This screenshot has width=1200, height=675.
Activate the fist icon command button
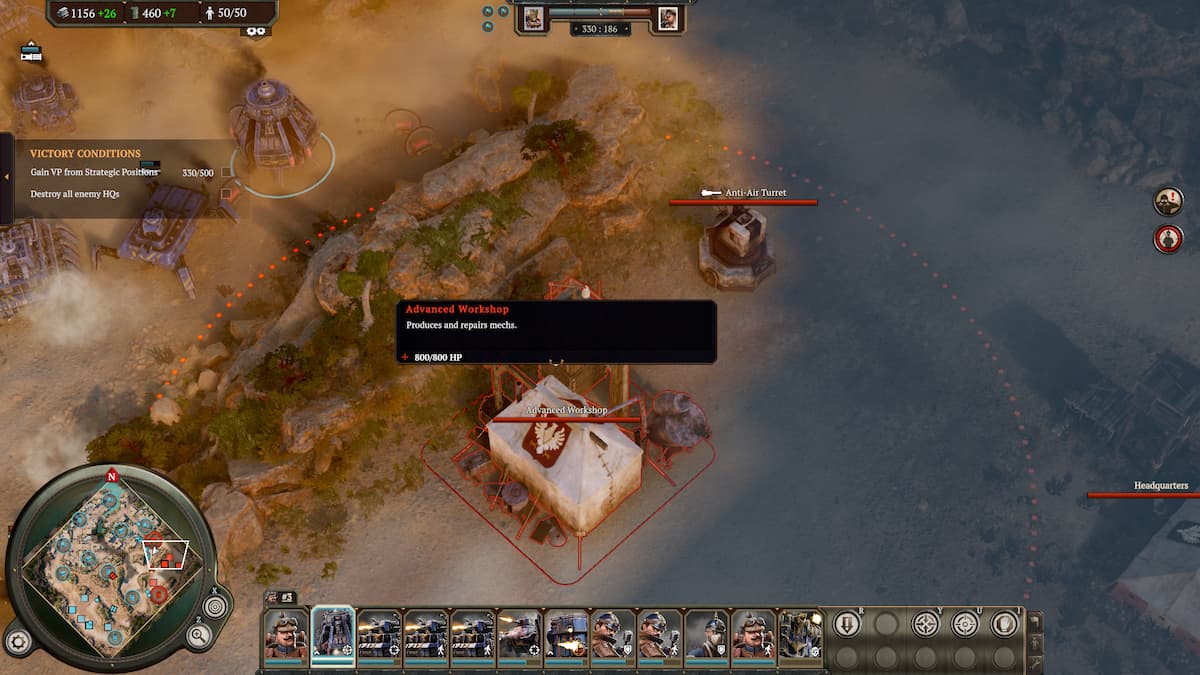(x=1004, y=624)
